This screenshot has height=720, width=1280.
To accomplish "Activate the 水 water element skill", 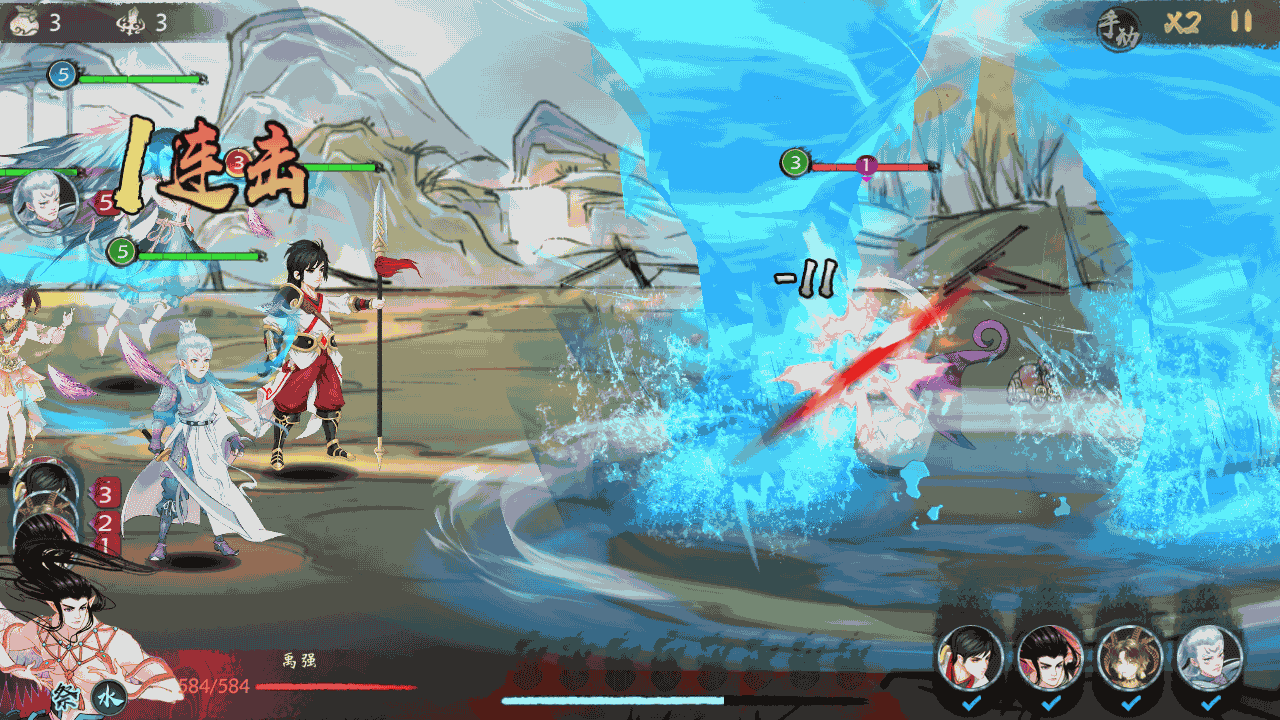I will point(109,697).
